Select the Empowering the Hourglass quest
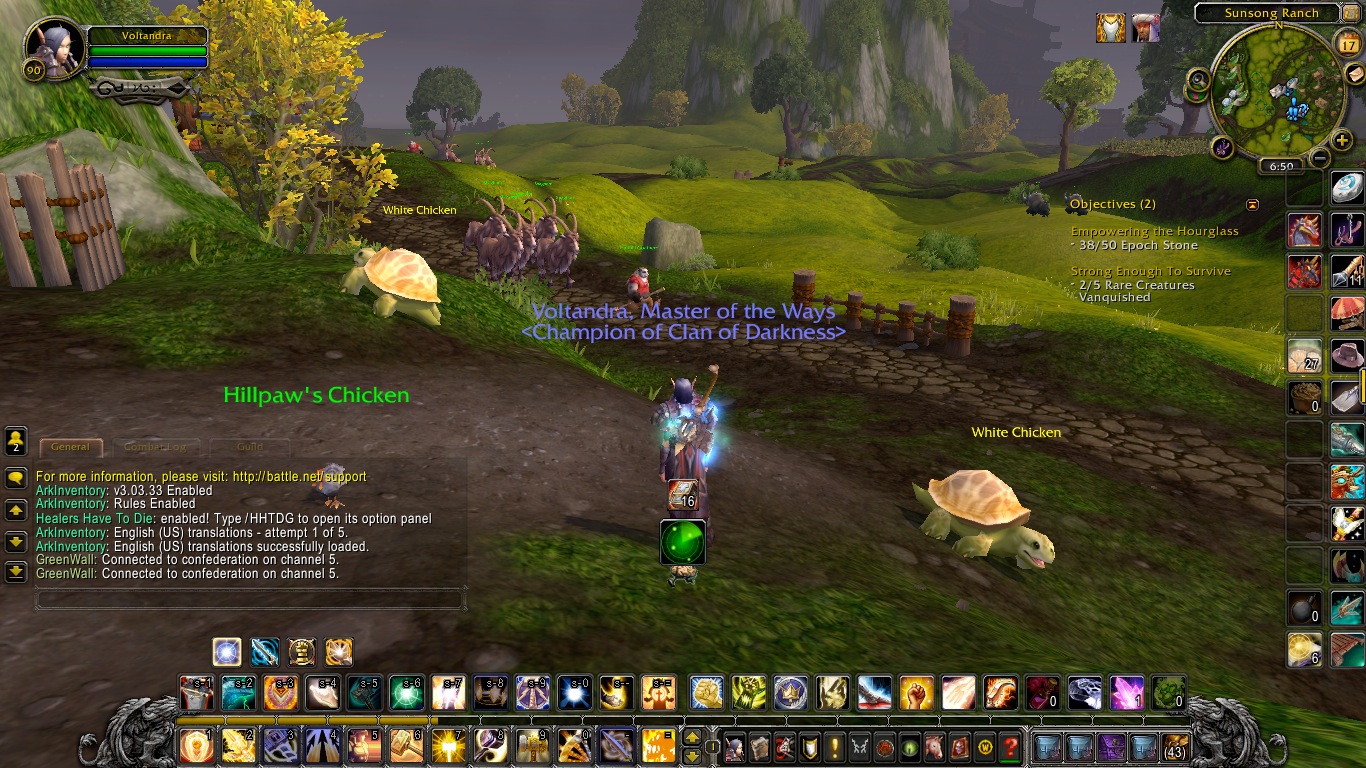 [x=1154, y=231]
